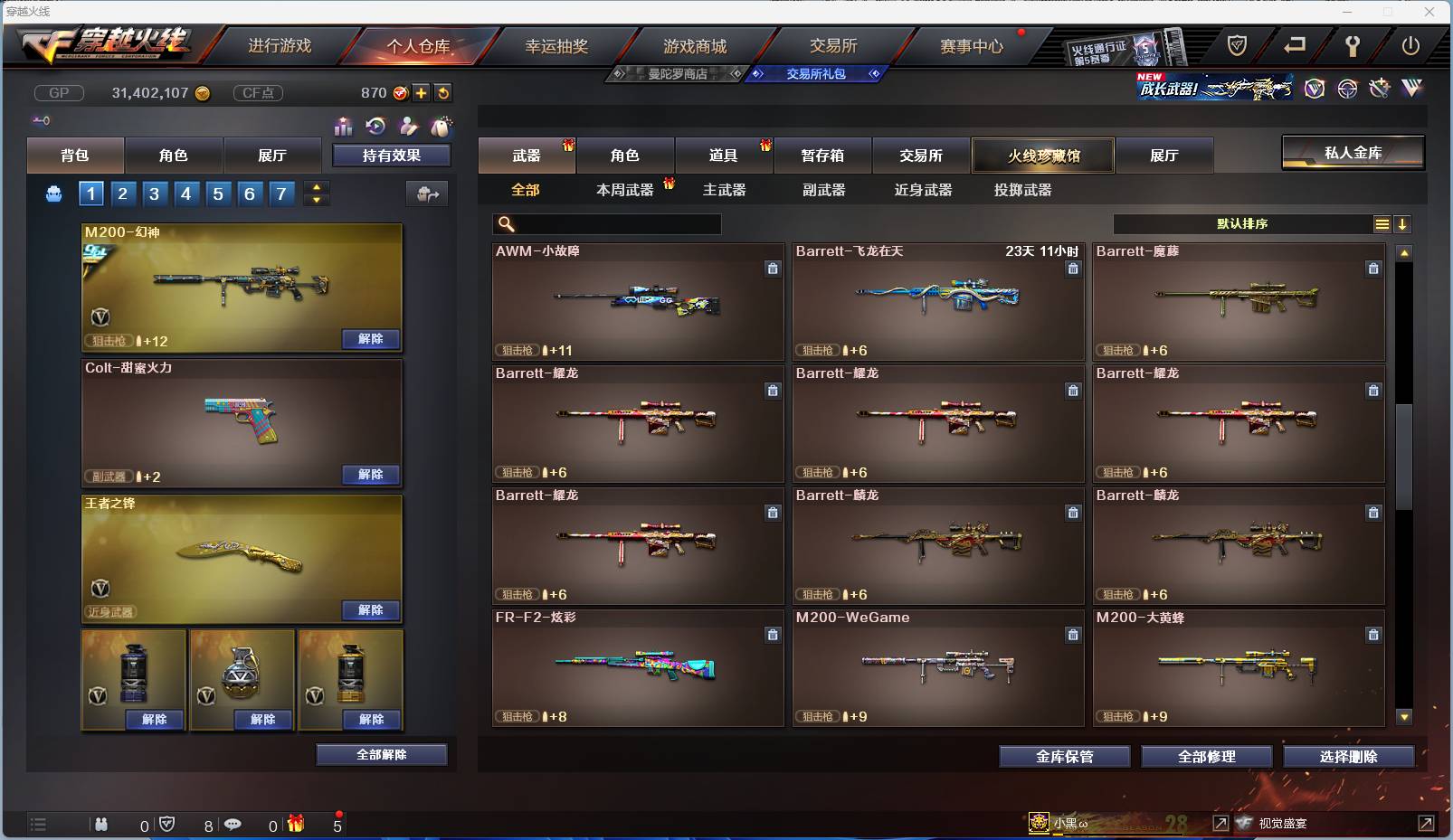The height and width of the screenshot is (840, 1453).
Task: Click the 全部解除 button
Action: click(x=381, y=754)
